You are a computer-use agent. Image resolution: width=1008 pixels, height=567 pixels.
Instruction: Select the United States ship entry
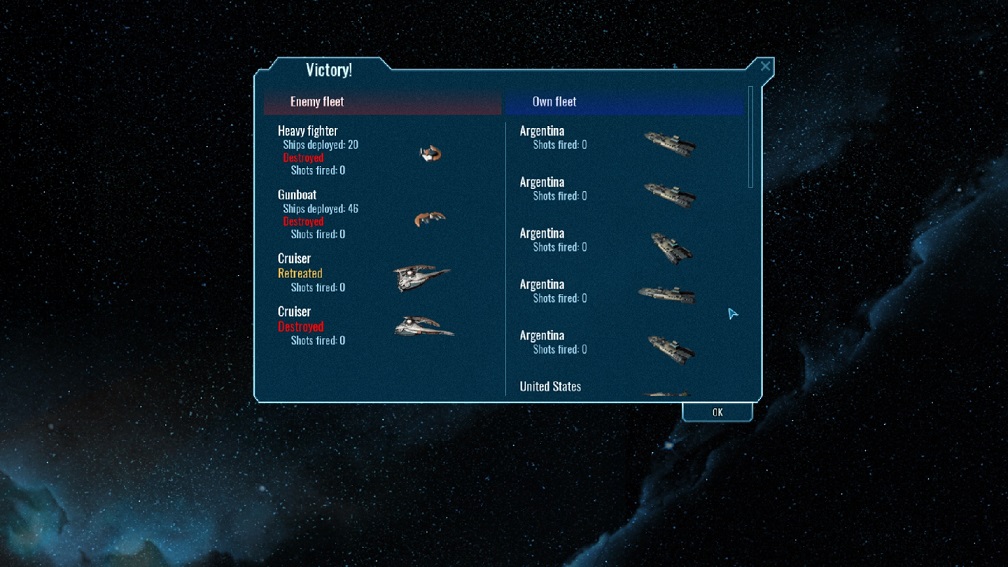tap(550, 387)
